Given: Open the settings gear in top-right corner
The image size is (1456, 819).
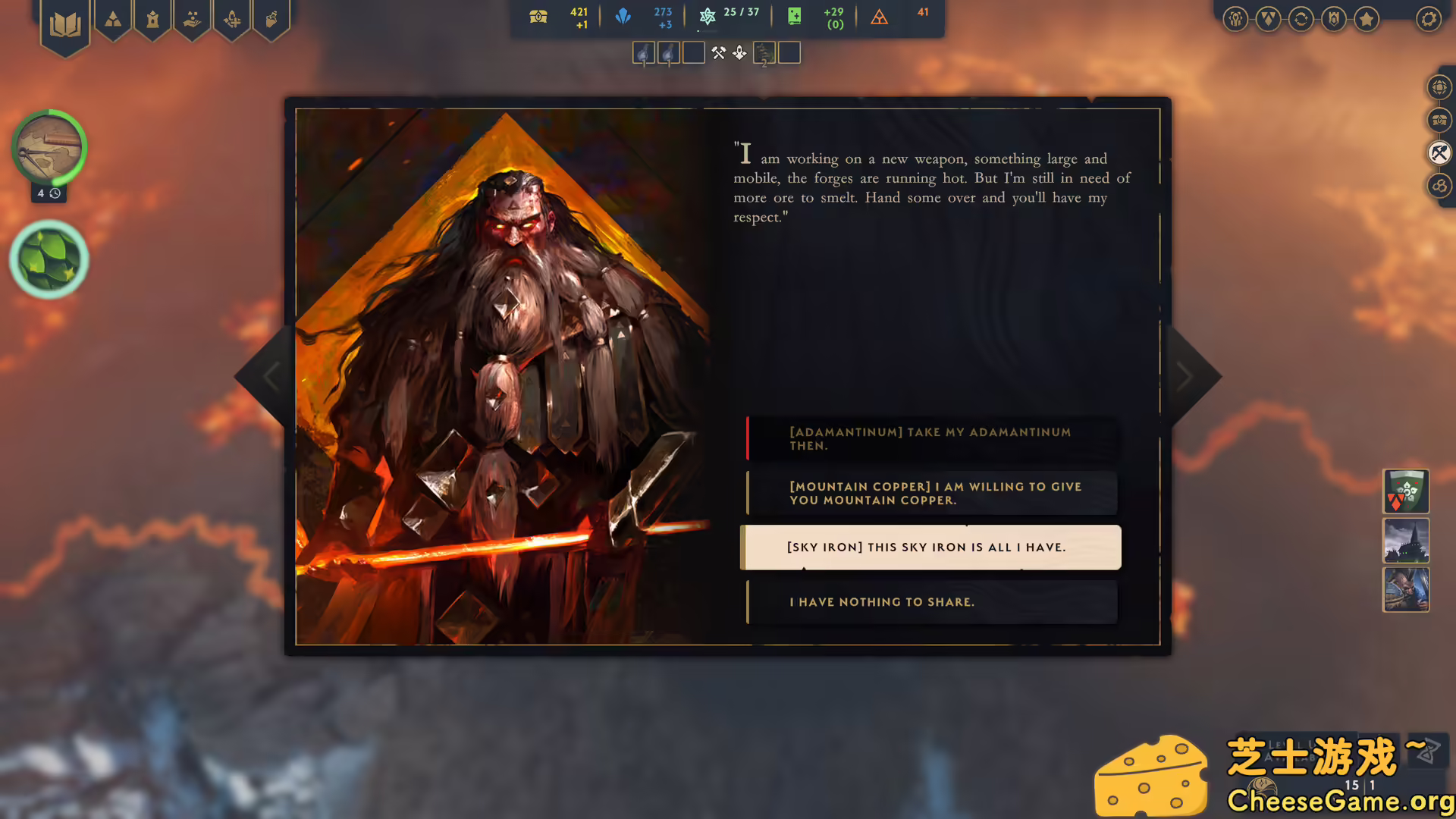Looking at the screenshot, I should (1429, 20).
